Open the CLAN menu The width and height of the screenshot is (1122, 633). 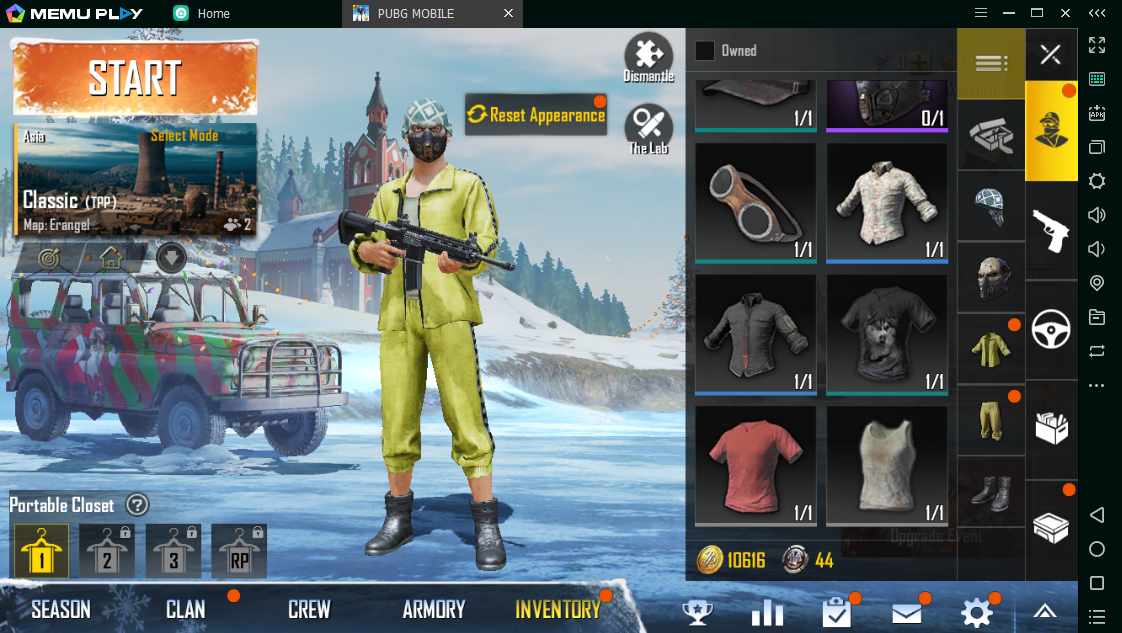(x=186, y=609)
